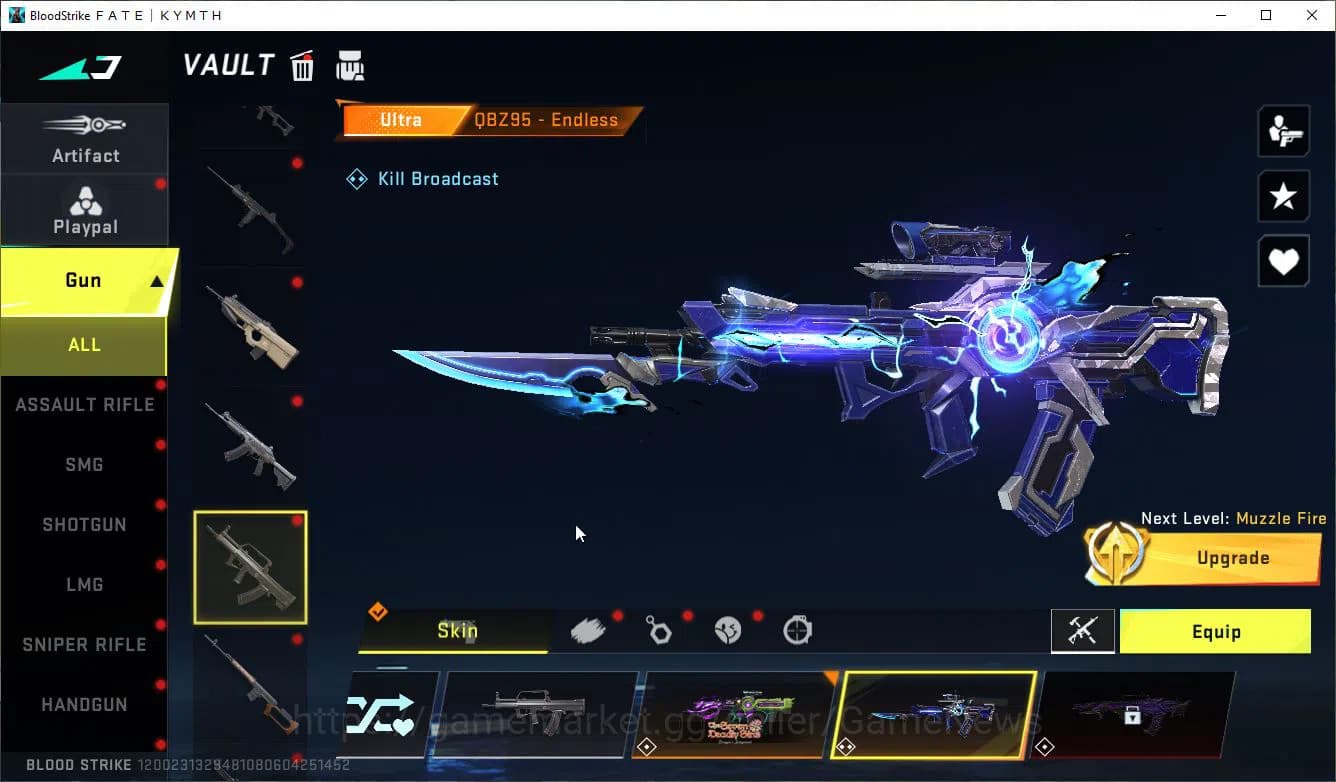Collapse the Gun category list

(85, 280)
